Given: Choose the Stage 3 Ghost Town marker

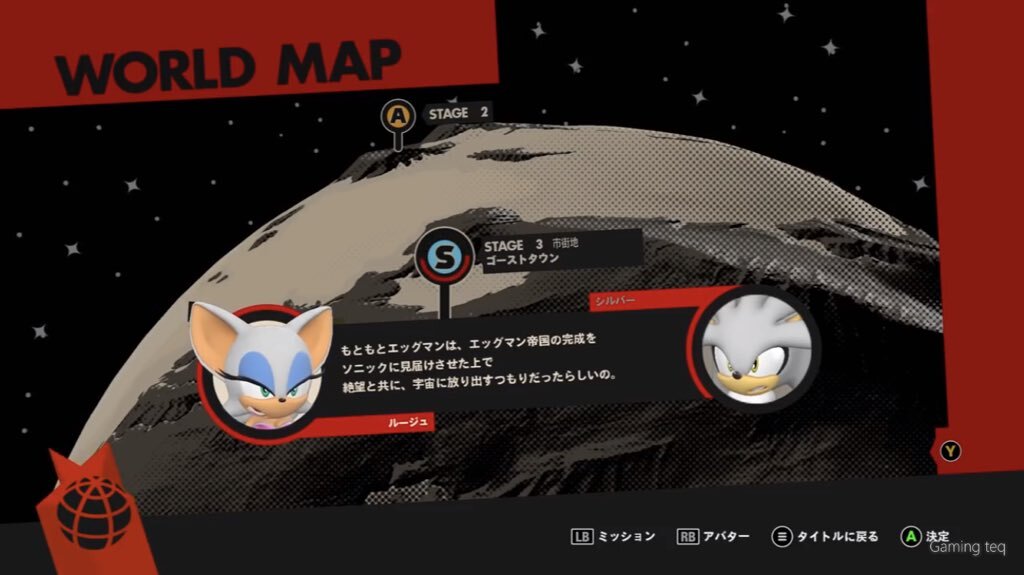Looking at the screenshot, I should point(441,256).
